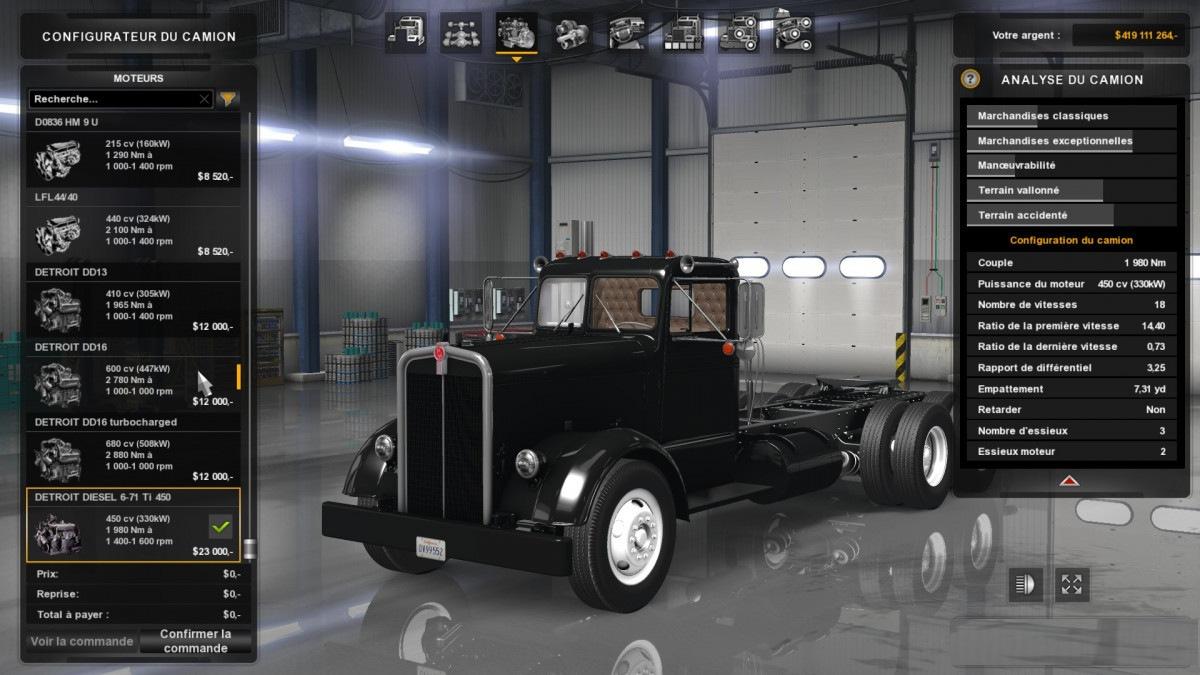
Task: Open the truck paint swatches category
Action: point(683,33)
